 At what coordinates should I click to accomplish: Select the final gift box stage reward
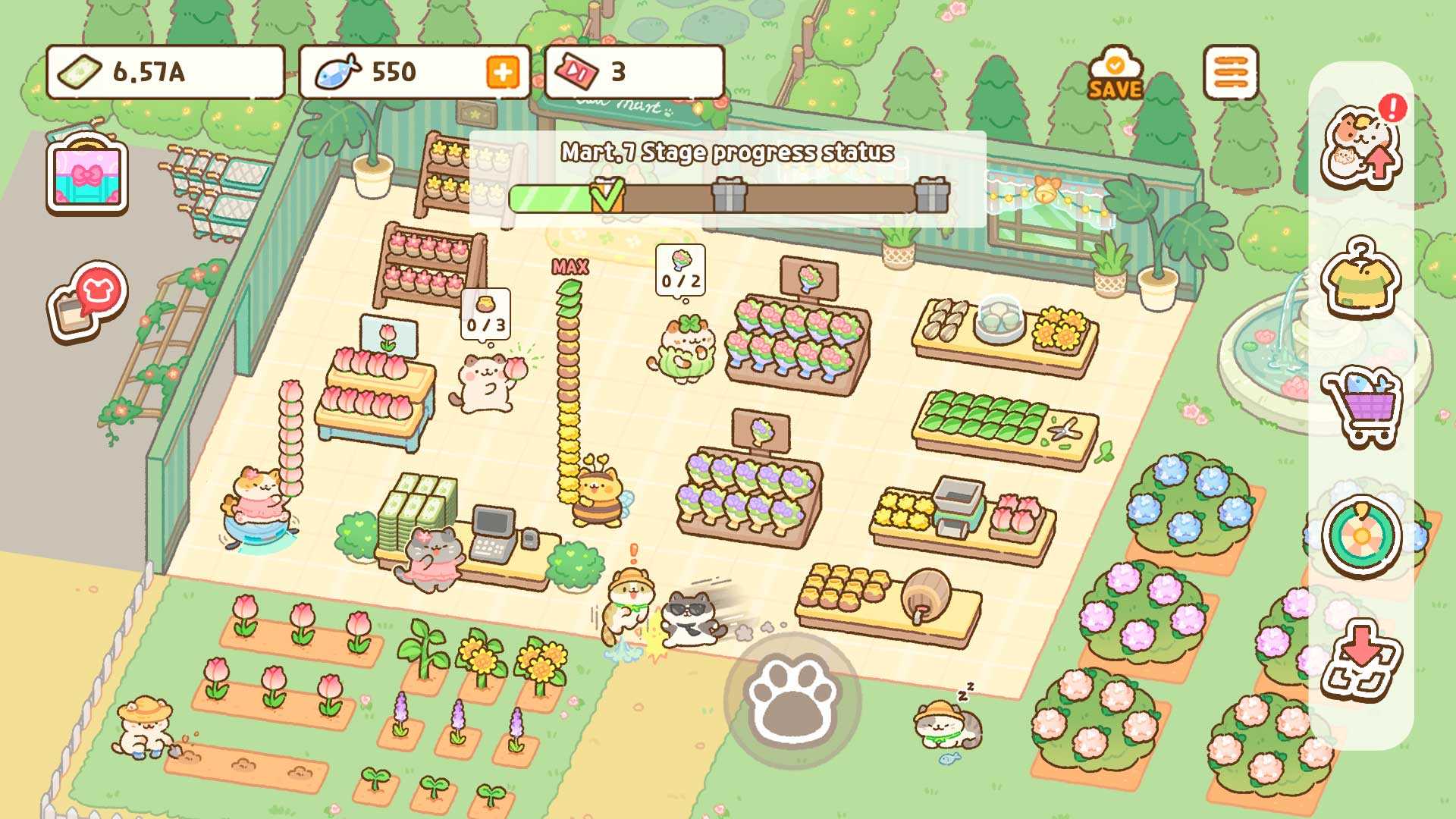coord(931,196)
